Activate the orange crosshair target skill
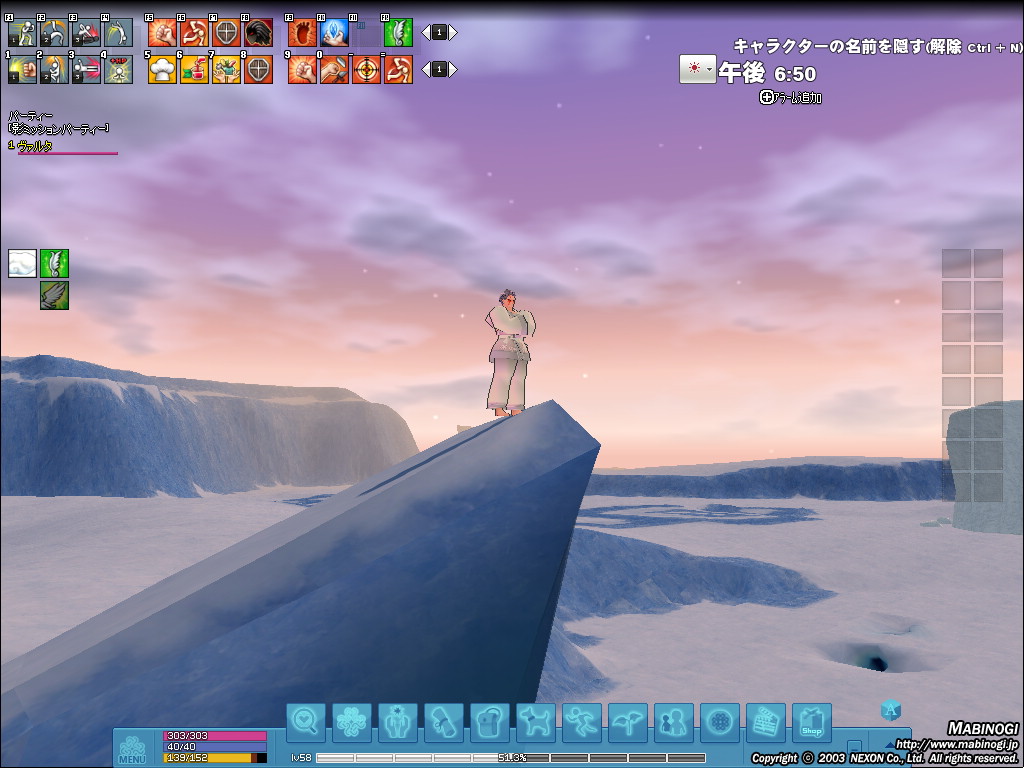 point(366,69)
